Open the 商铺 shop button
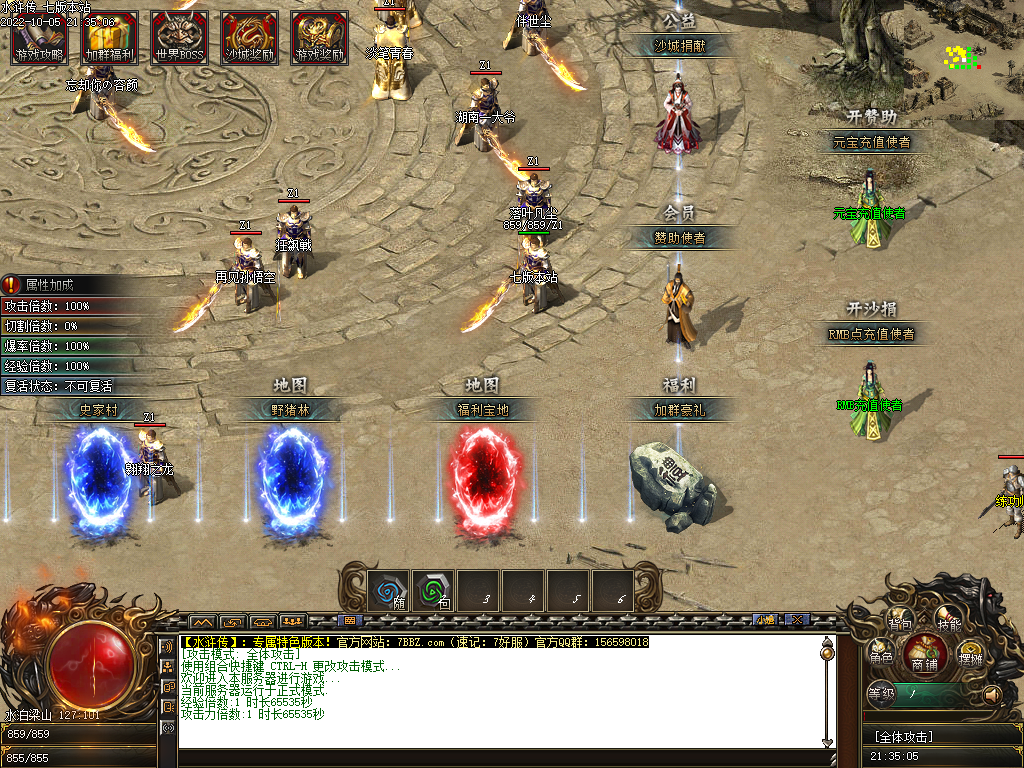Viewport: 1024px width, 768px height. pos(925,658)
